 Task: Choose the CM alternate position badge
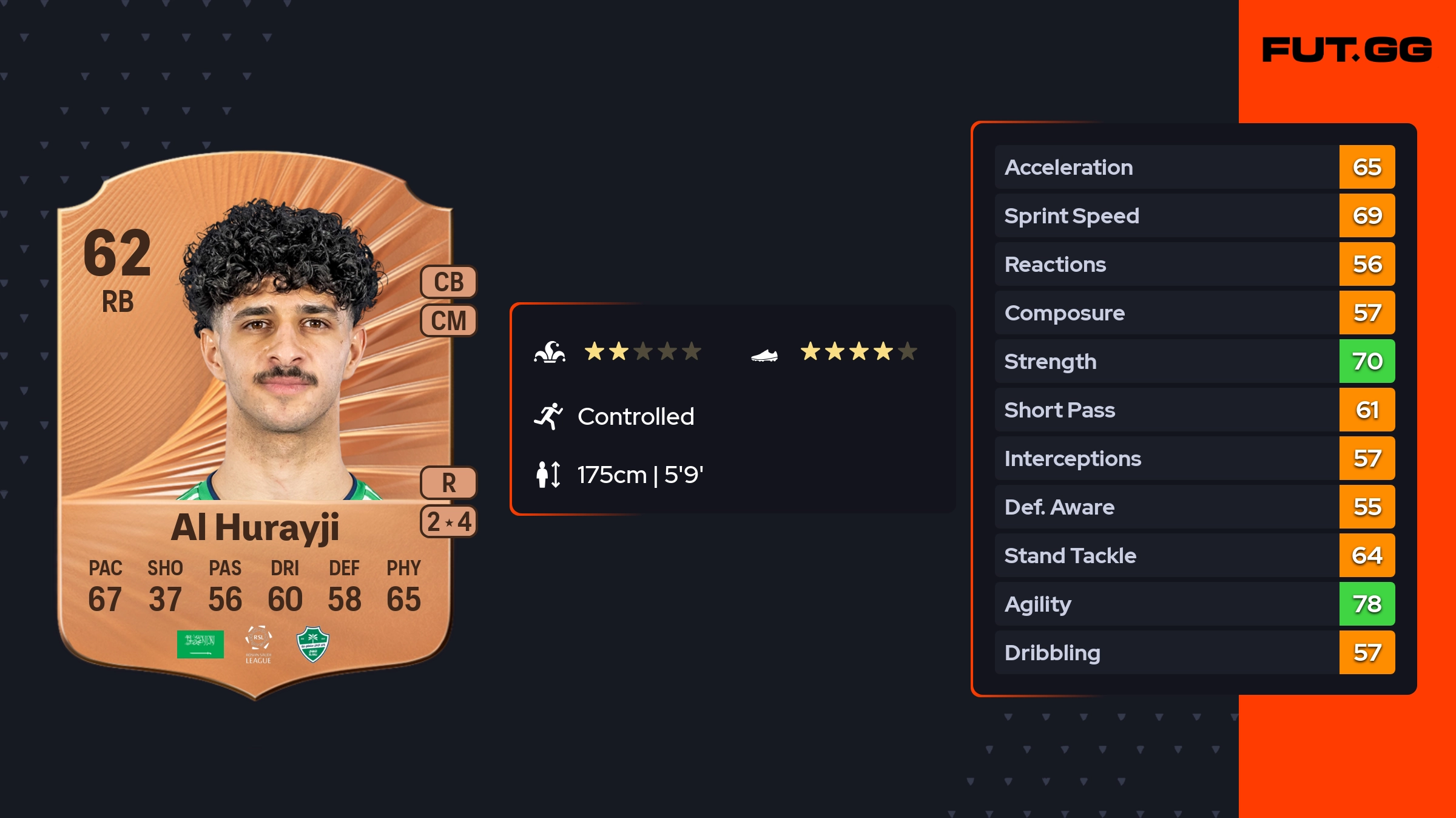tap(448, 320)
